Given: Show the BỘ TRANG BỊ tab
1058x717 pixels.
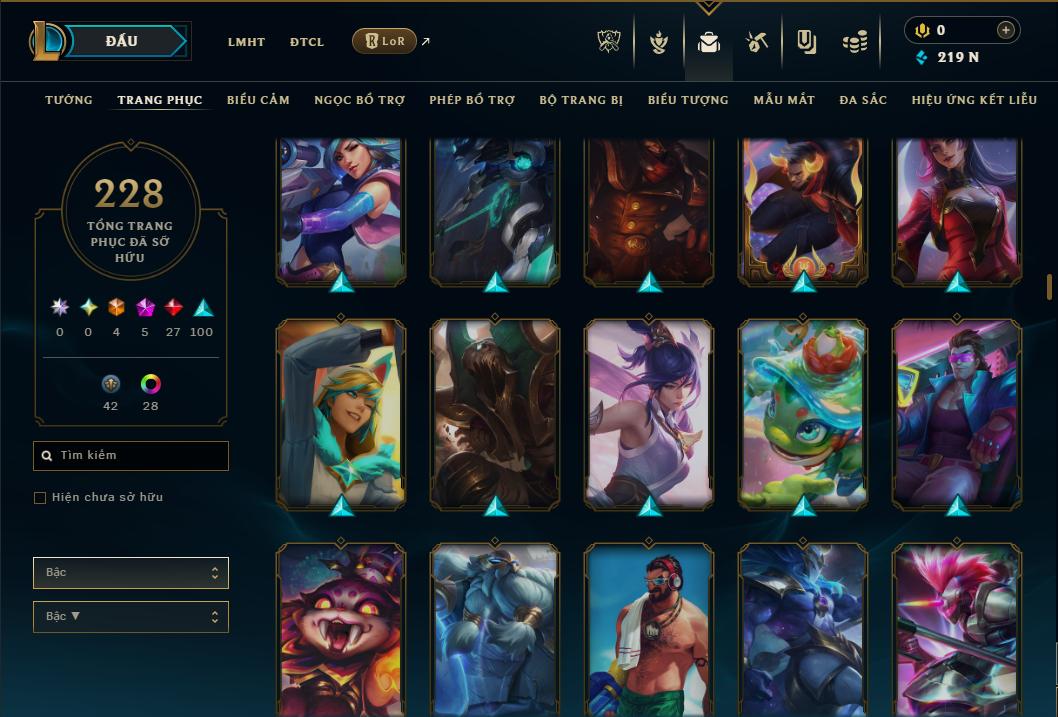Looking at the screenshot, I should click(581, 100).
